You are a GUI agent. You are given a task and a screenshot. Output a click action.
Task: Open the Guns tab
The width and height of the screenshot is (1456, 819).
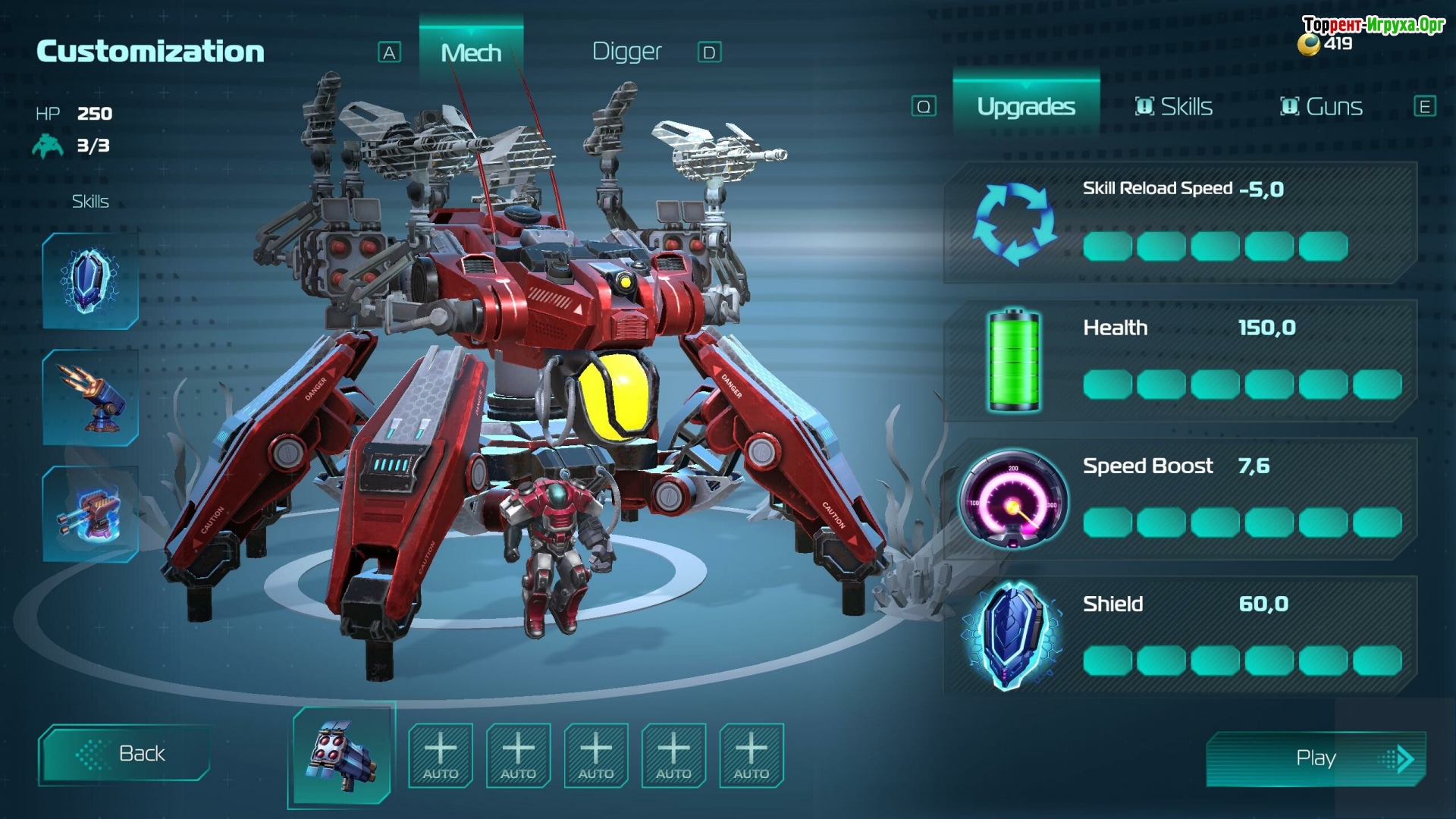pyautogui.click(x=1321, y=107)
